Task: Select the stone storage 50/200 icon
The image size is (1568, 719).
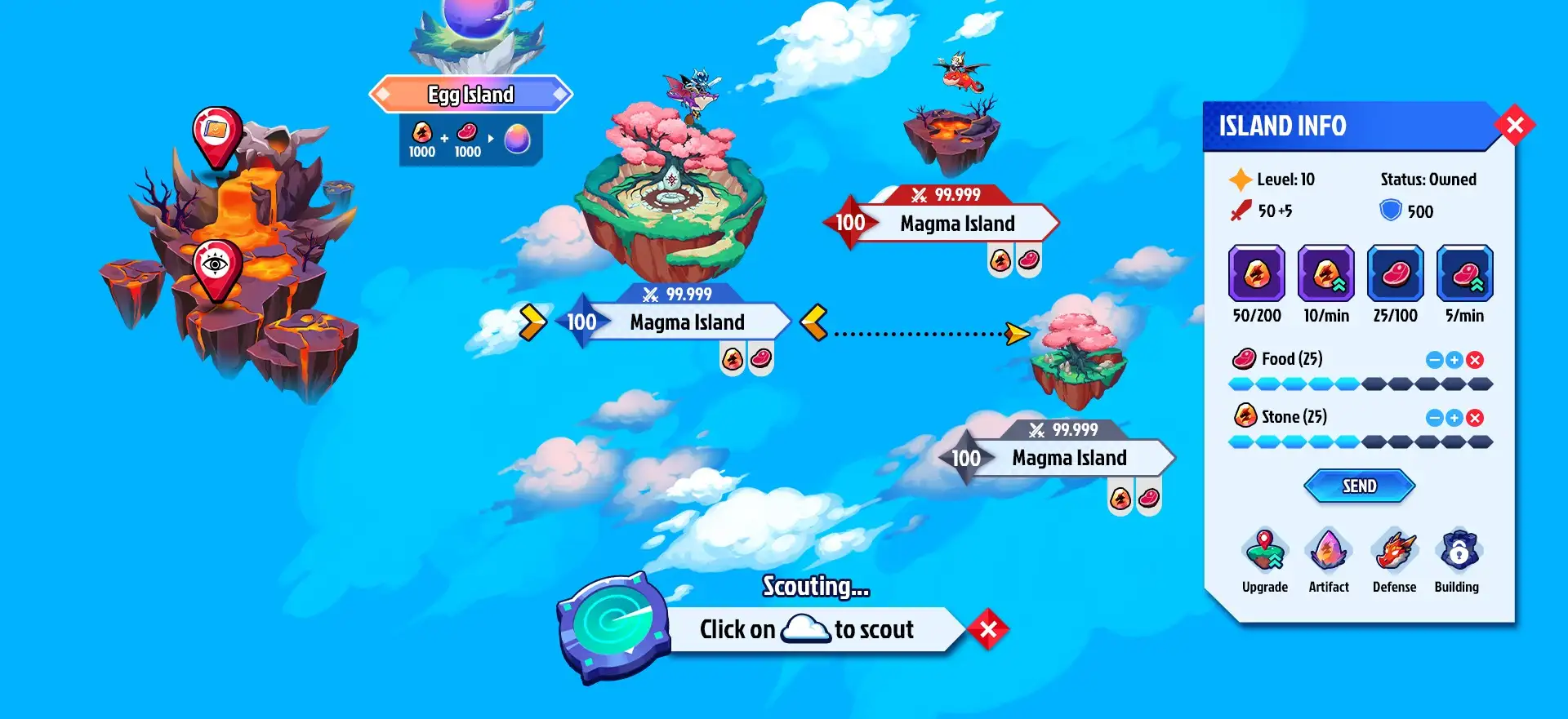Action: (1257, 273)
